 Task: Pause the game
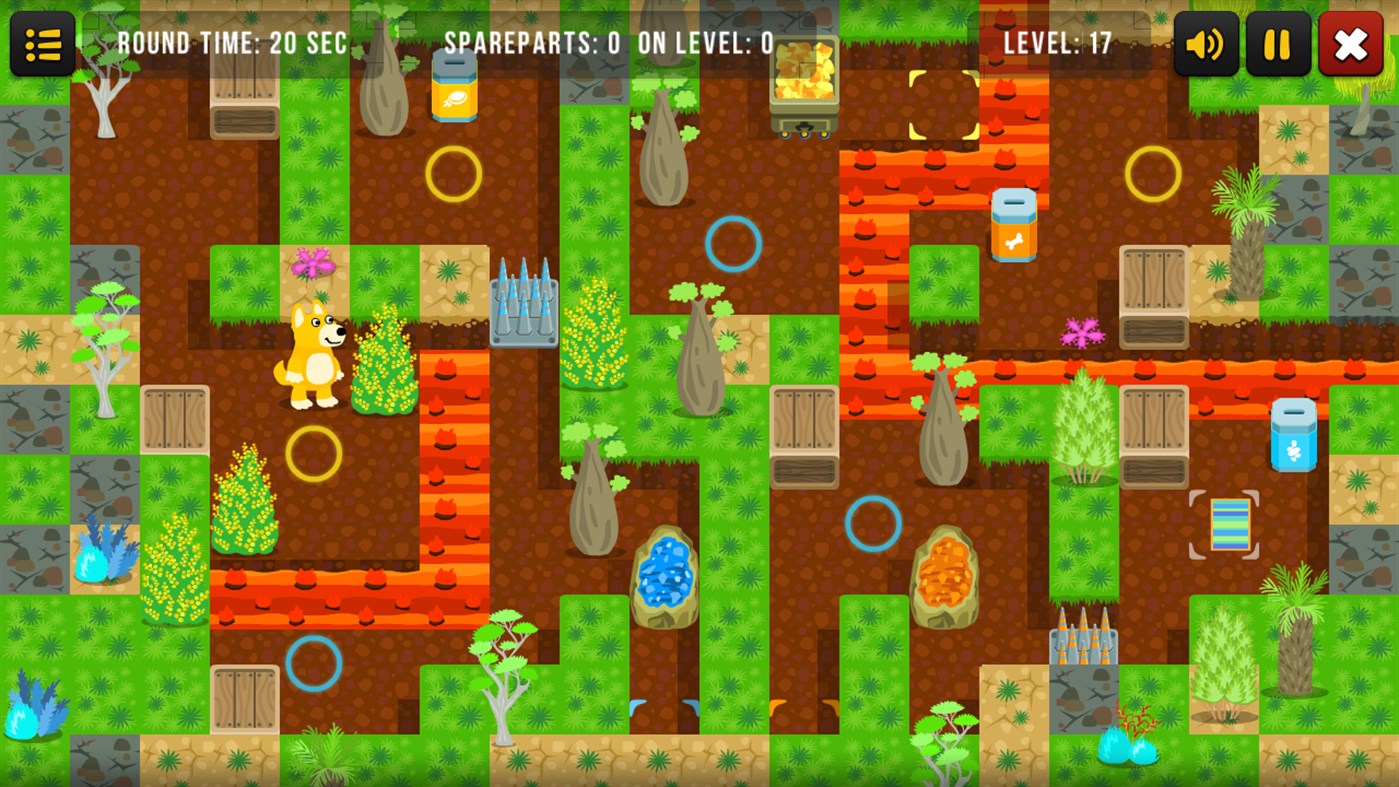coord(1278,43)
